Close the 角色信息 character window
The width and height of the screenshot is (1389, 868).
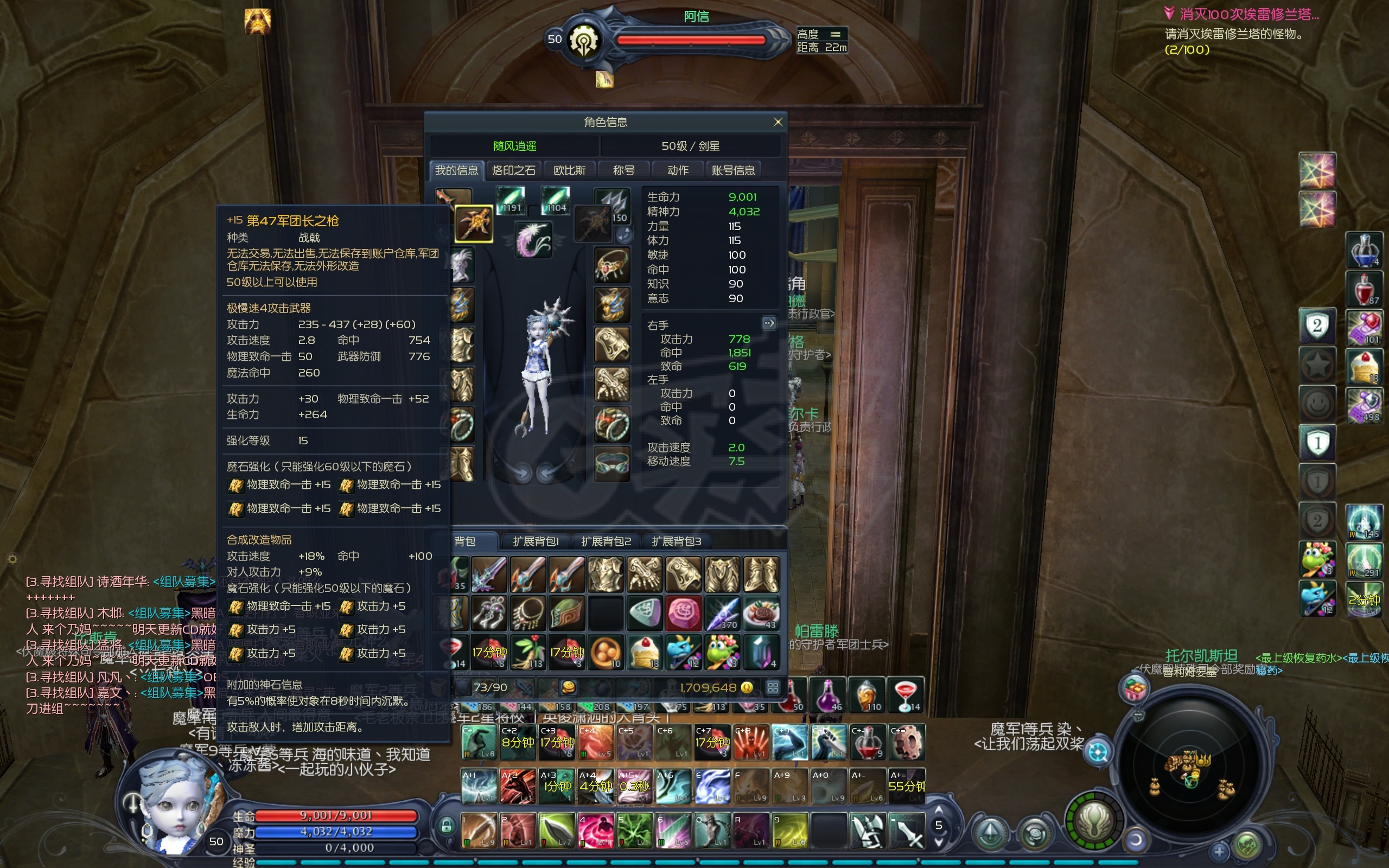point(778,122)
